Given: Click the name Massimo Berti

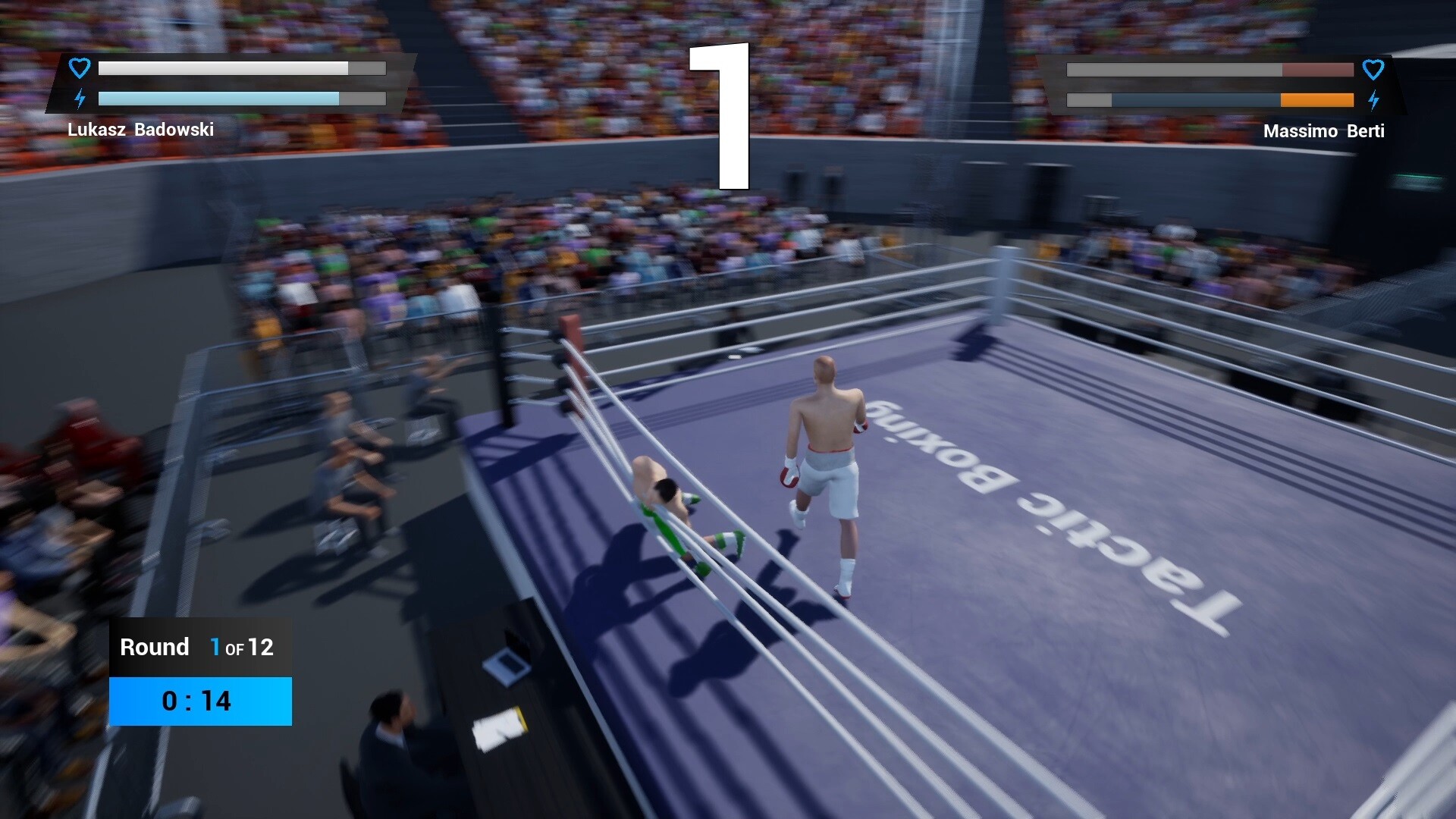Looking at the screenshot, I should pyautogui.click(x=1323, y=130).
